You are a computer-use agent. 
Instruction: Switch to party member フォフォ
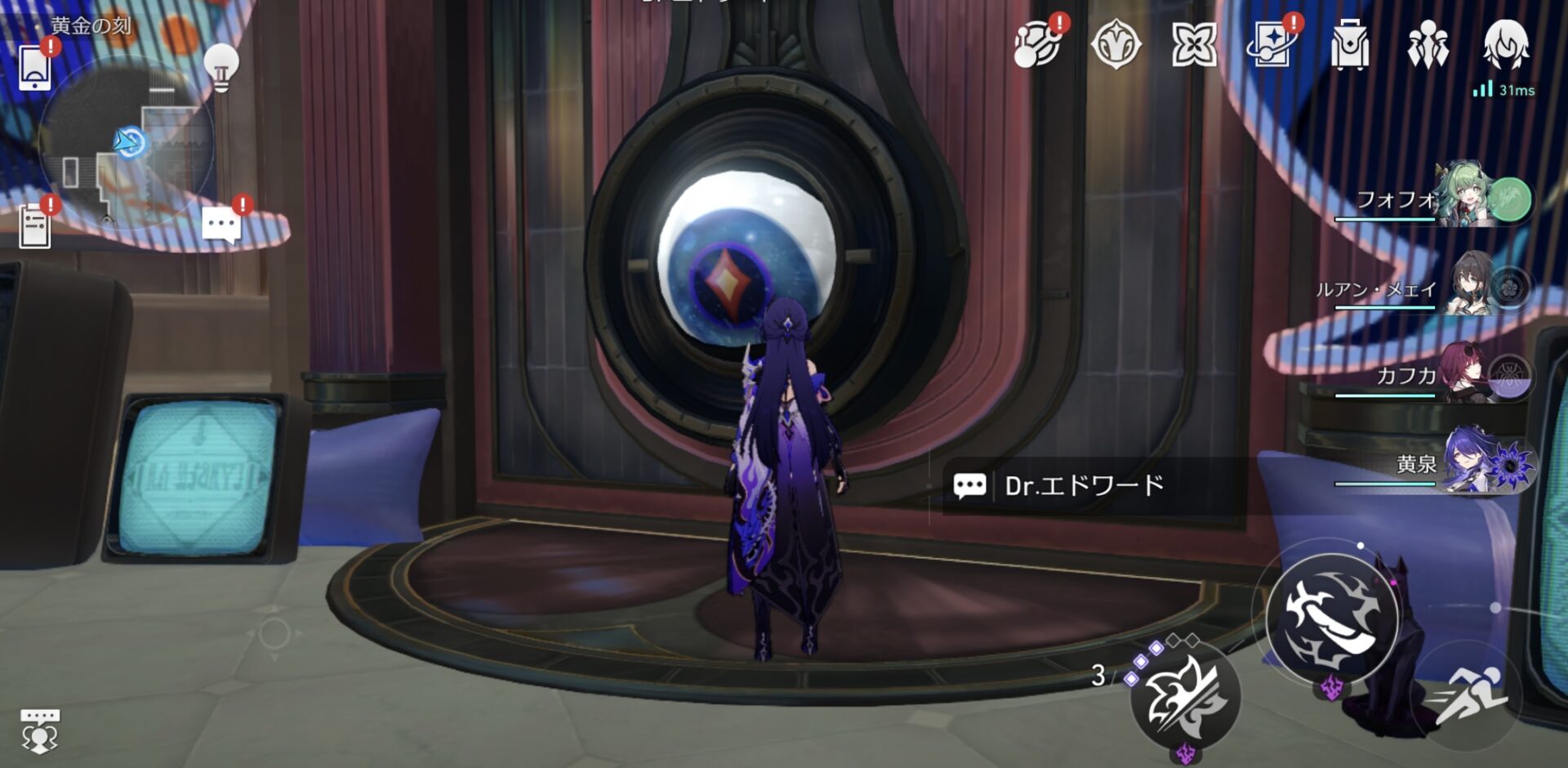(1437, 200)
